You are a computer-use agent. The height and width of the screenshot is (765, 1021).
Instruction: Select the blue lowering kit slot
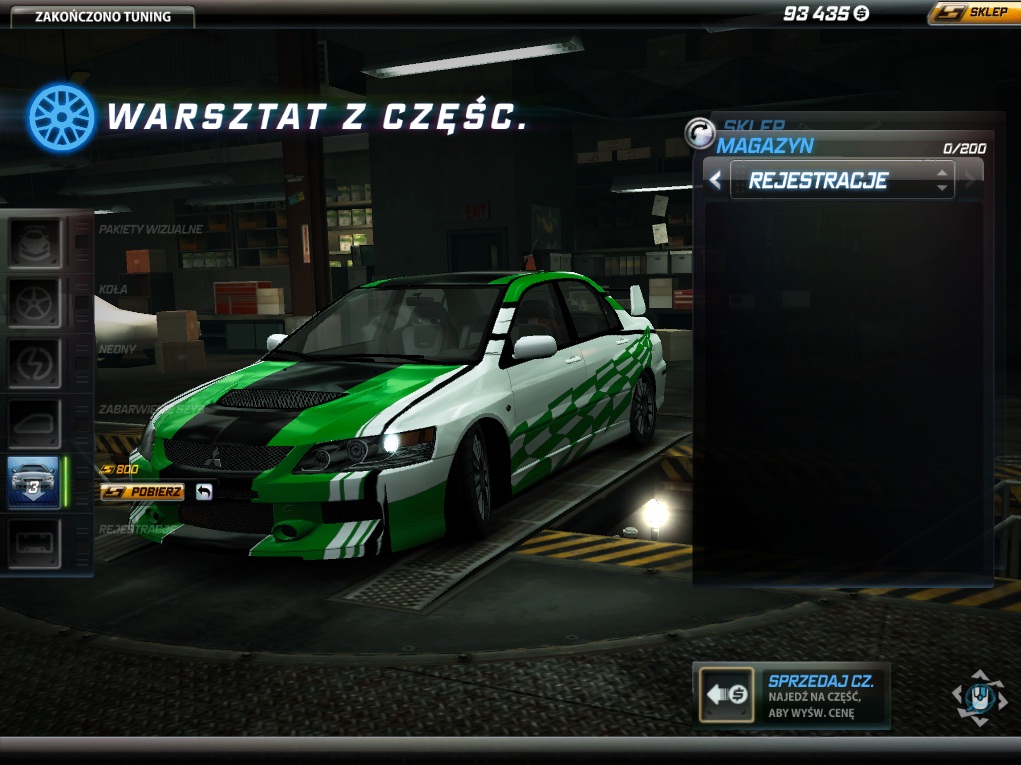point(35,482)
